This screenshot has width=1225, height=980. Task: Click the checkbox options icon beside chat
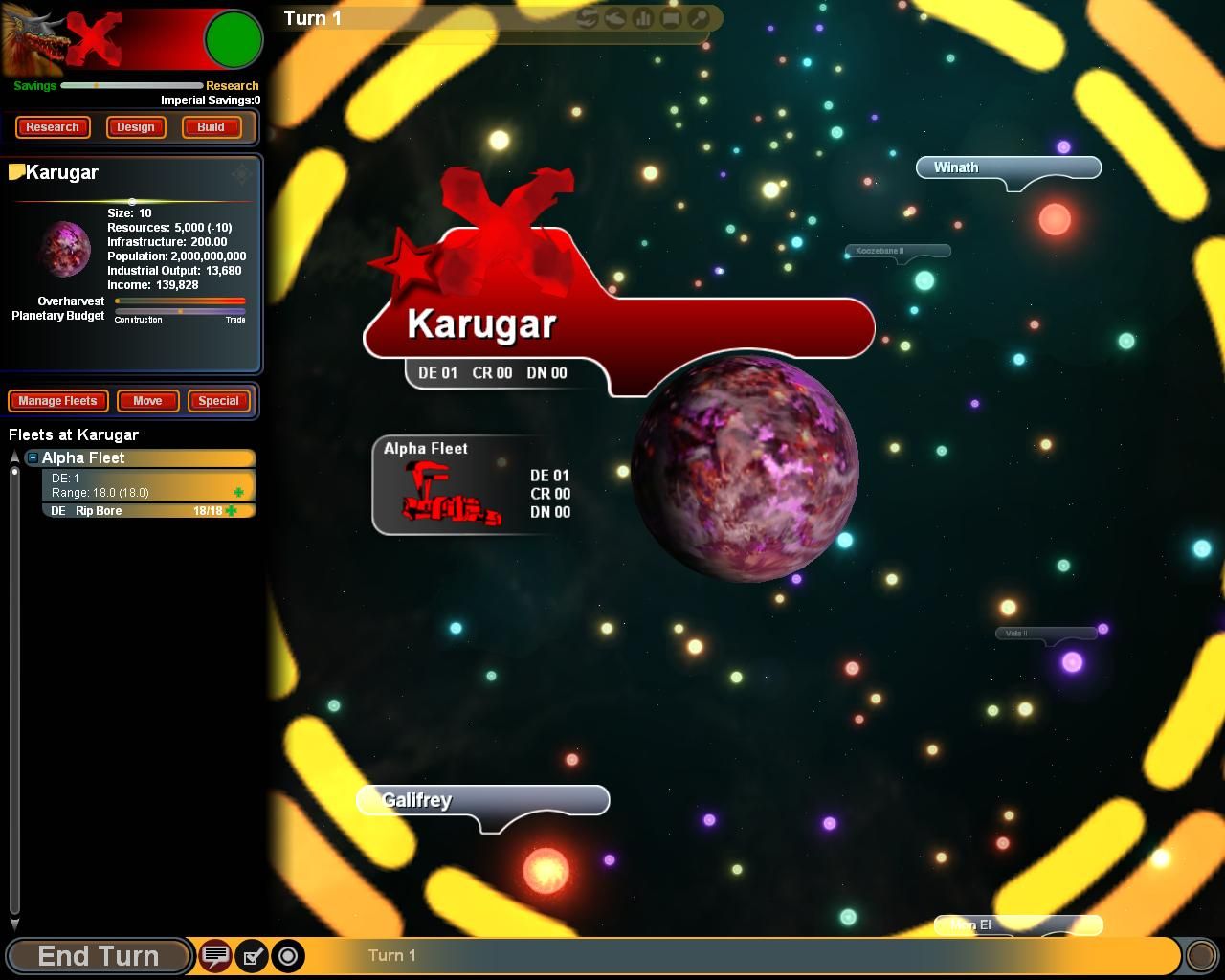[252, 955]
